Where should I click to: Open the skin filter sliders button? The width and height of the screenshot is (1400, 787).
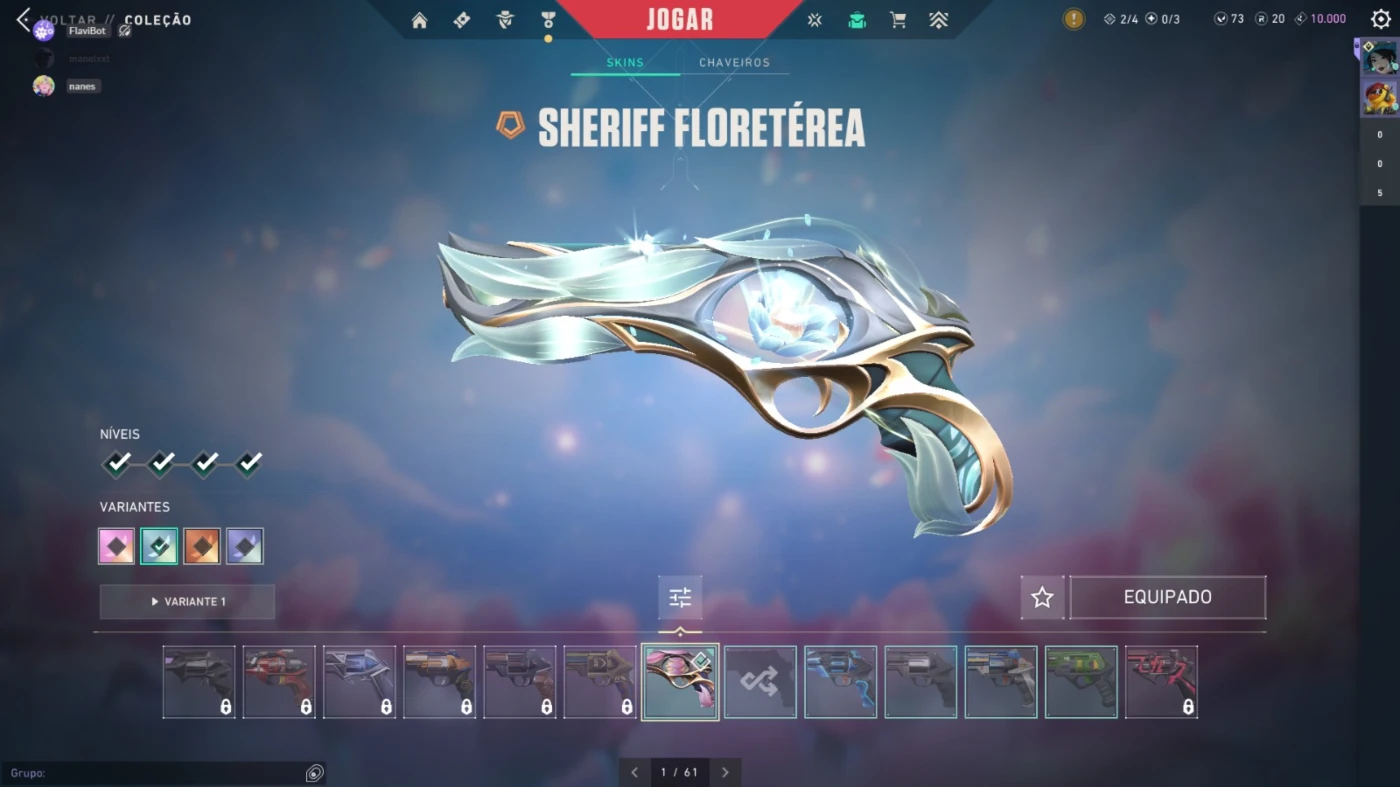680,598
